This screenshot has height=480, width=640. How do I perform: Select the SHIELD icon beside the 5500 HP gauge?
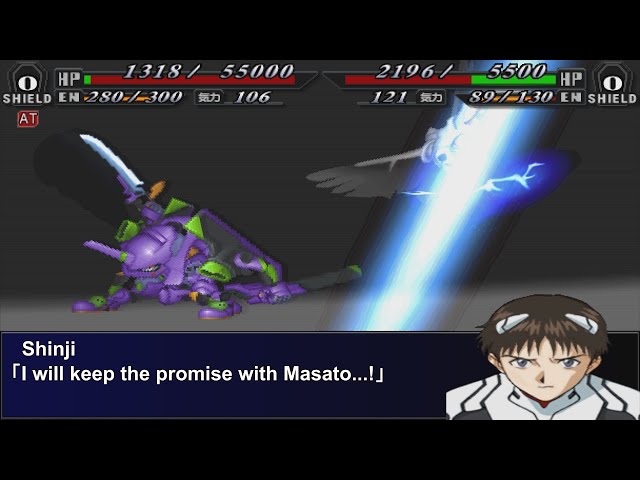[x=612, y=82]
